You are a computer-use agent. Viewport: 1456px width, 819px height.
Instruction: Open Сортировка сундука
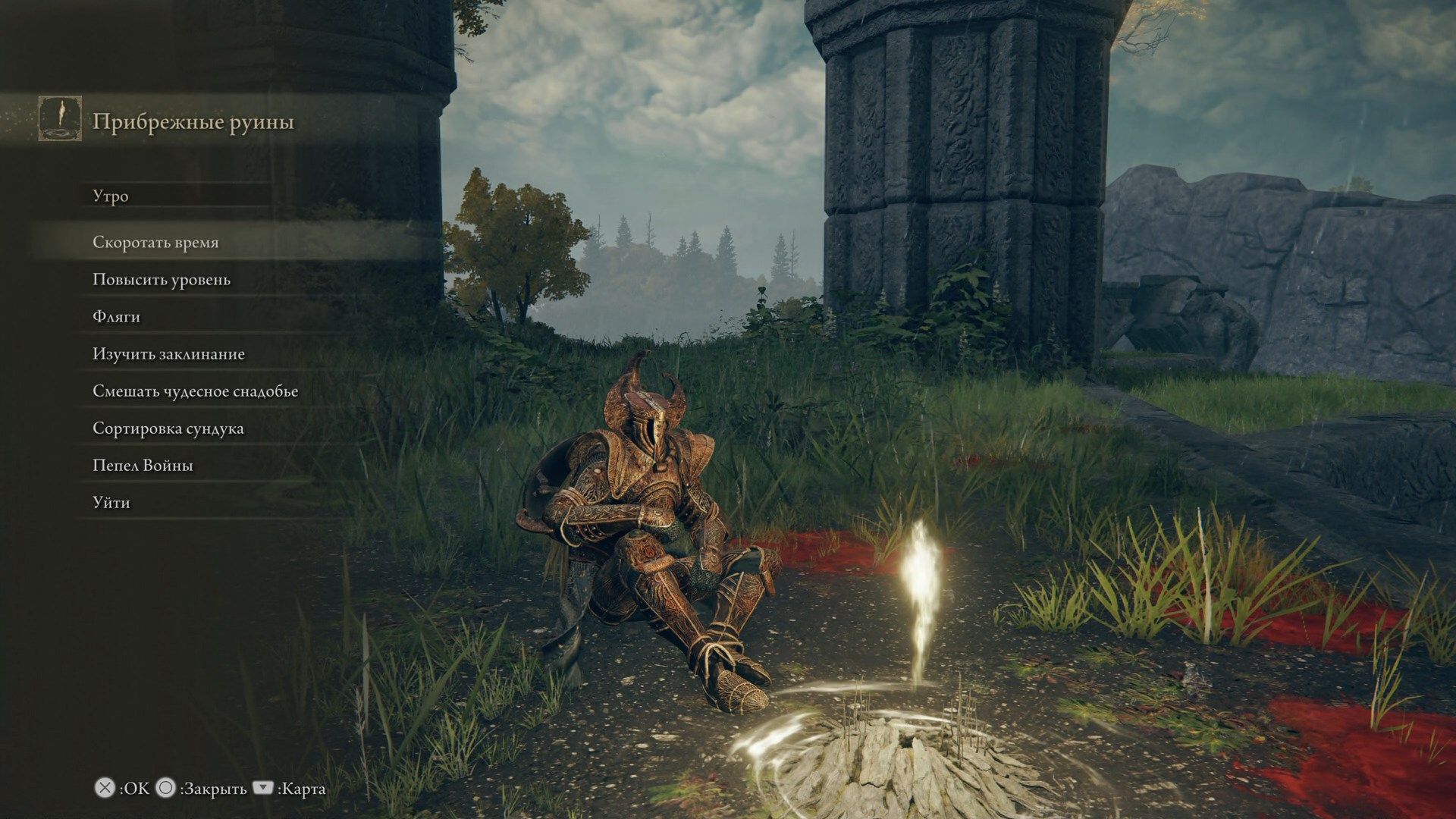coord(168,428)
